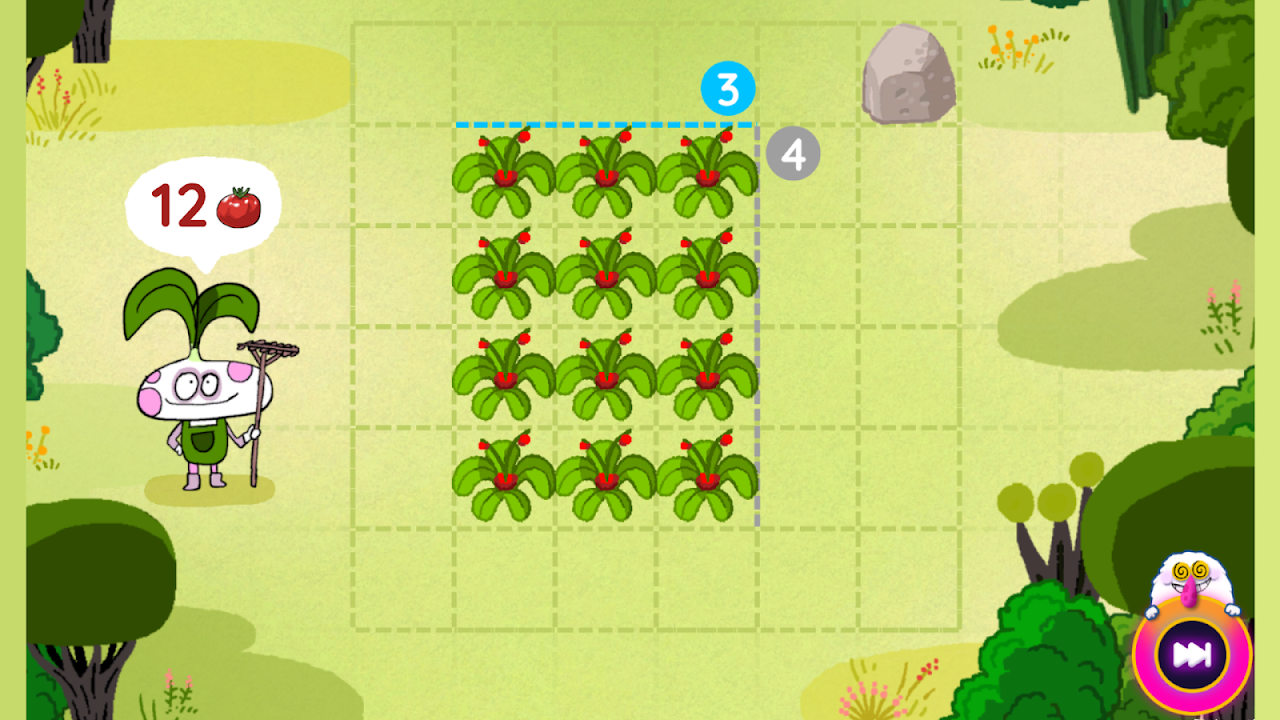Click the pink skip-forward button

pos(1191,655)
